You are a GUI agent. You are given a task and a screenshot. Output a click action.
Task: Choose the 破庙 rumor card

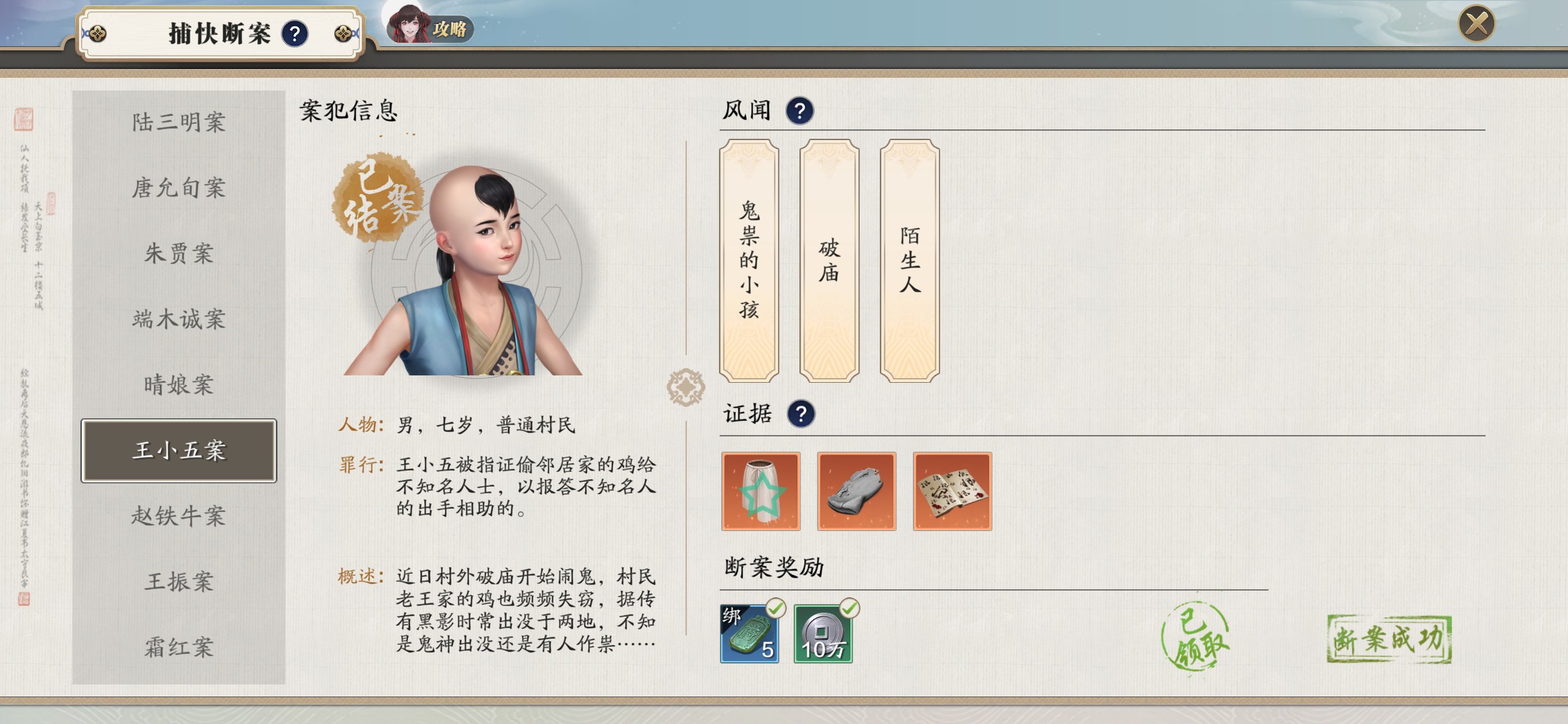[829, 260]
